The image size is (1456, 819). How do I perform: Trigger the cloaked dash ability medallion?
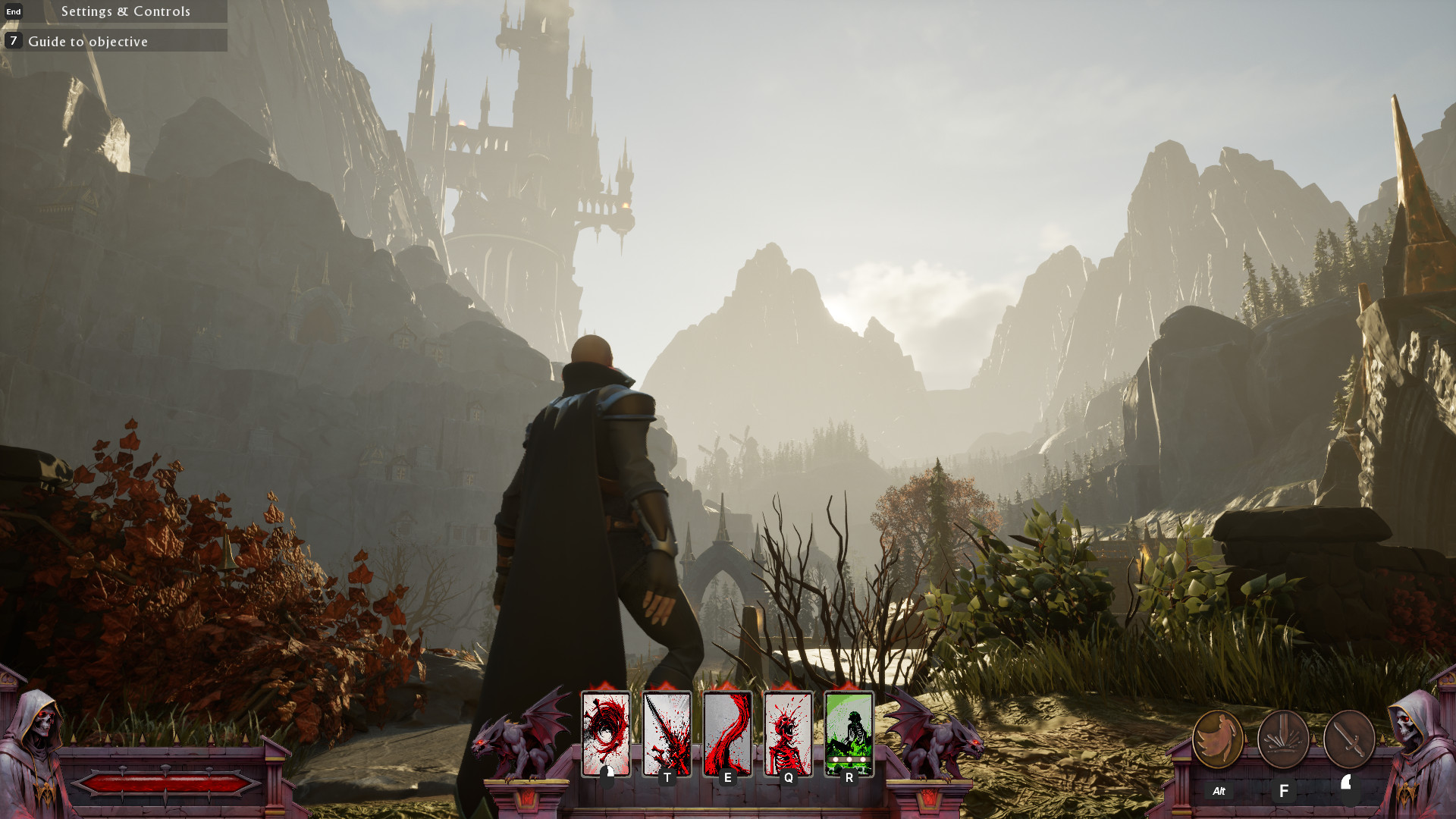point(1218,739)
